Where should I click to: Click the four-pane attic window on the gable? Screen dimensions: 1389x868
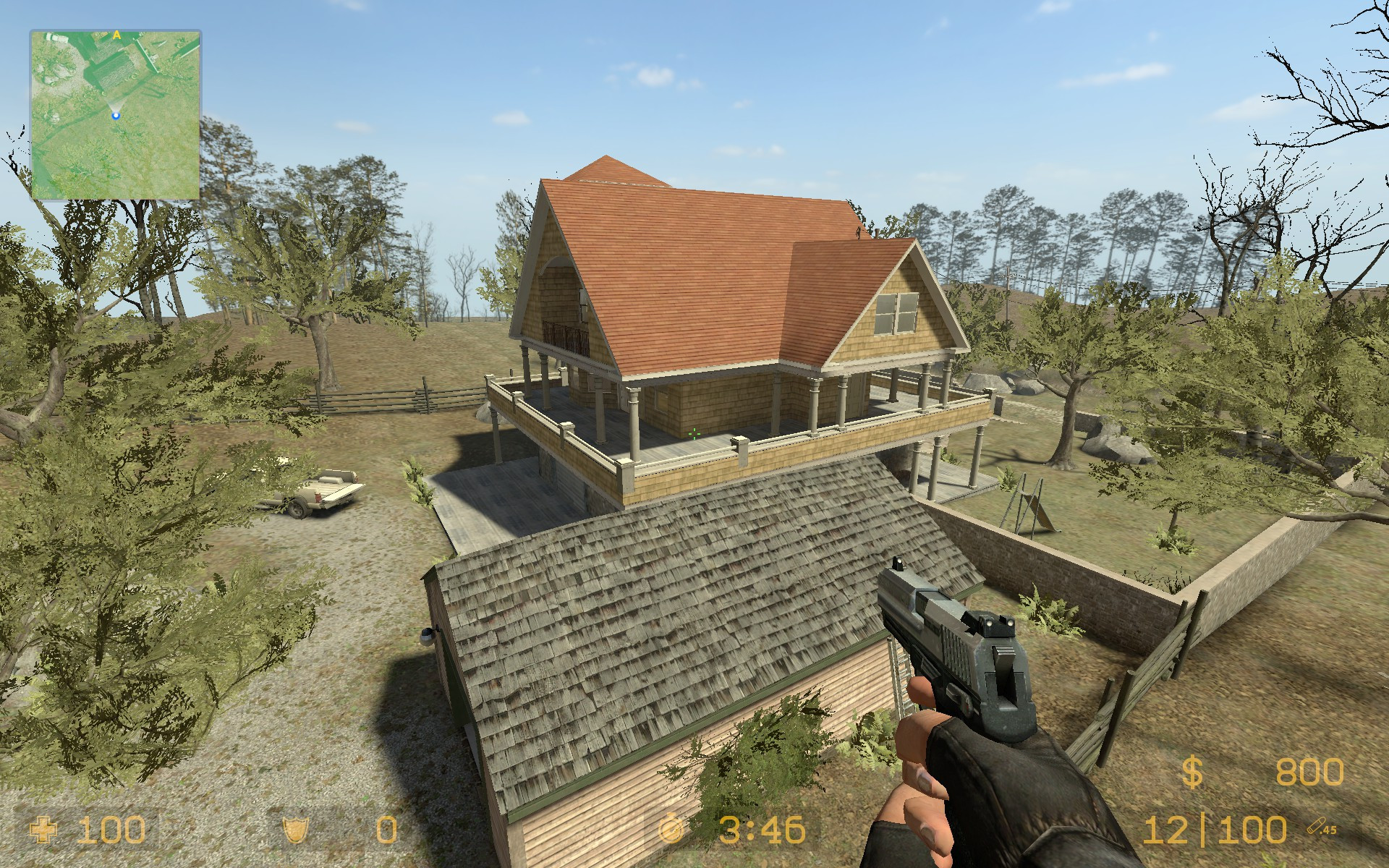(897, 313)
